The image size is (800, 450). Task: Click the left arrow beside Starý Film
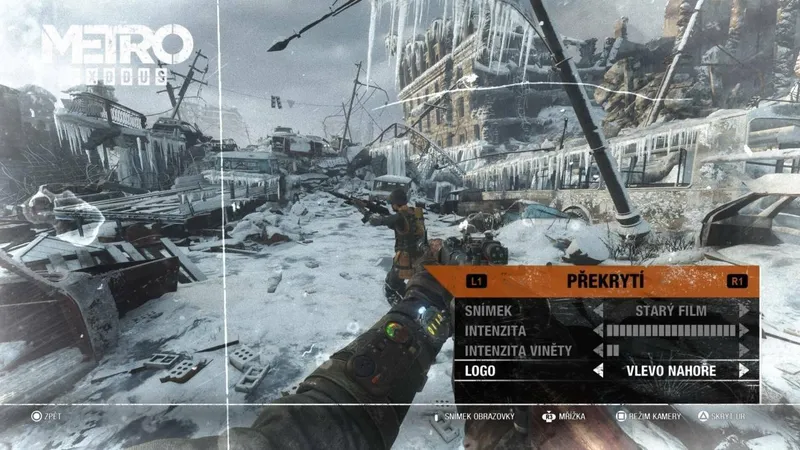(598, 311)
